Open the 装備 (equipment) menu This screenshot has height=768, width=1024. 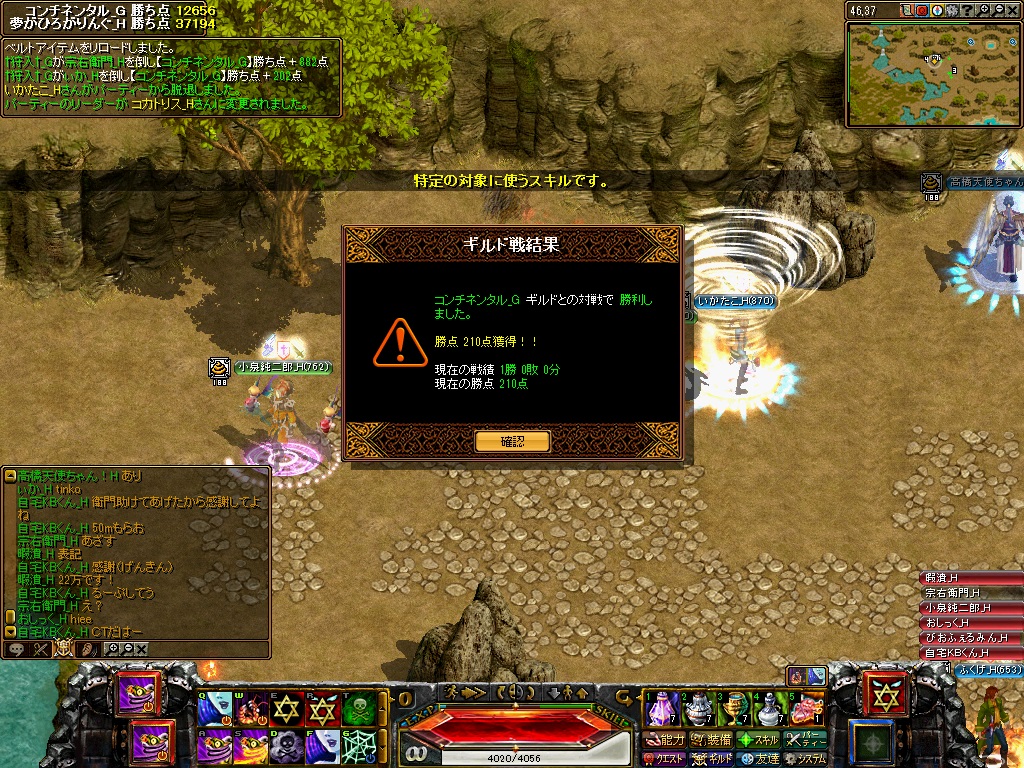tap(710, 740)
